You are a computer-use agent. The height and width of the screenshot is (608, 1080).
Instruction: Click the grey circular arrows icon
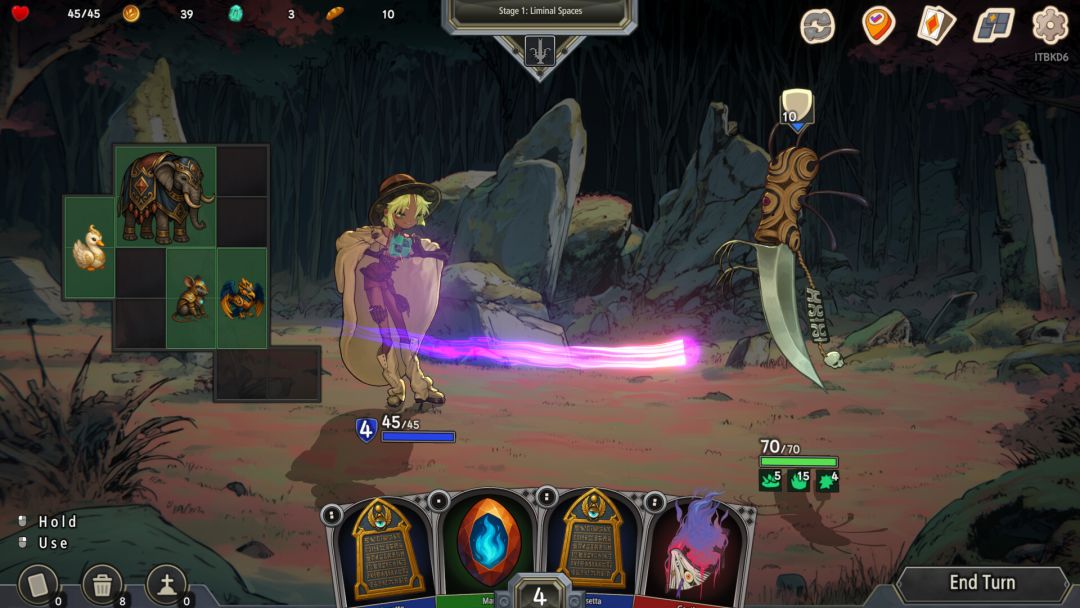click(x=818, y=25)
